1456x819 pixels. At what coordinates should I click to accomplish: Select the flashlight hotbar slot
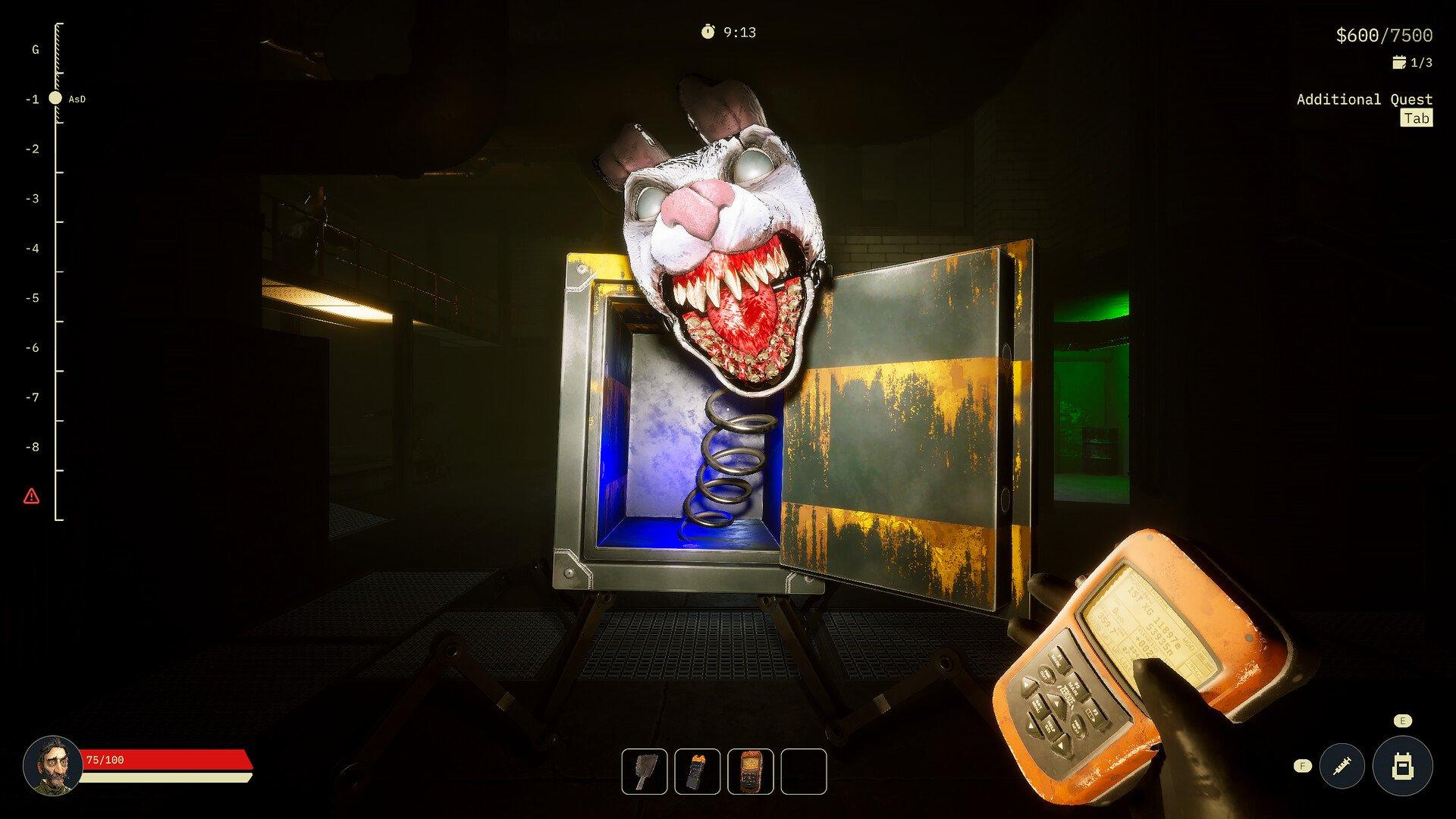(698, 771)
